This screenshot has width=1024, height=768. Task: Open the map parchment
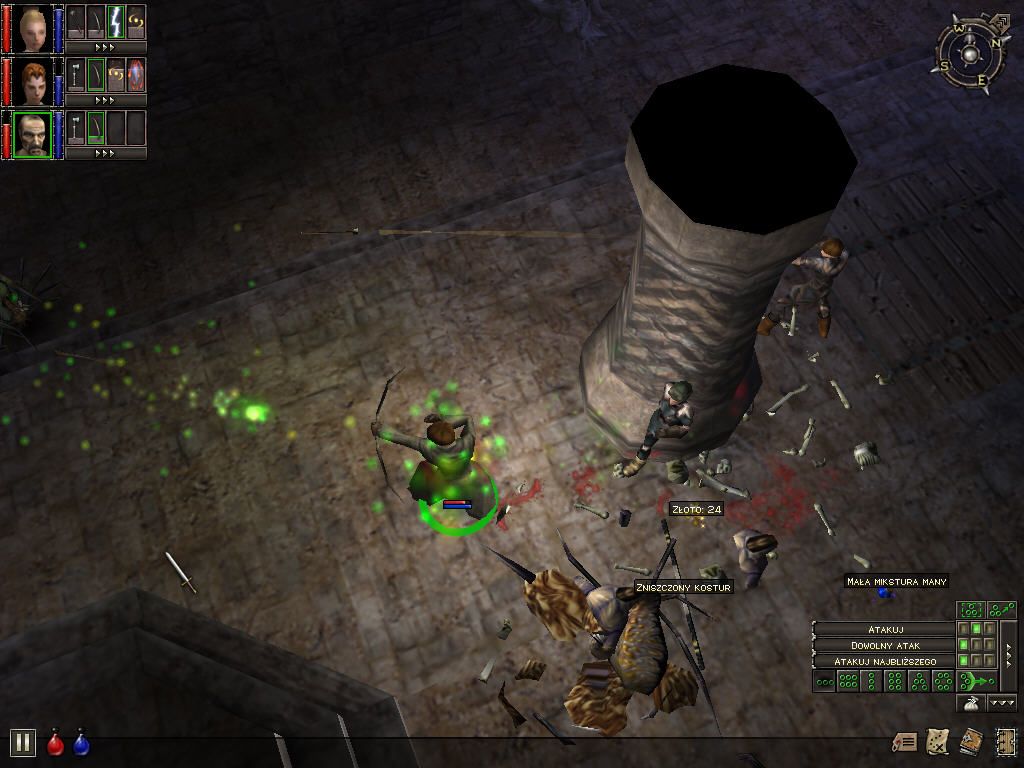point(937,741)
